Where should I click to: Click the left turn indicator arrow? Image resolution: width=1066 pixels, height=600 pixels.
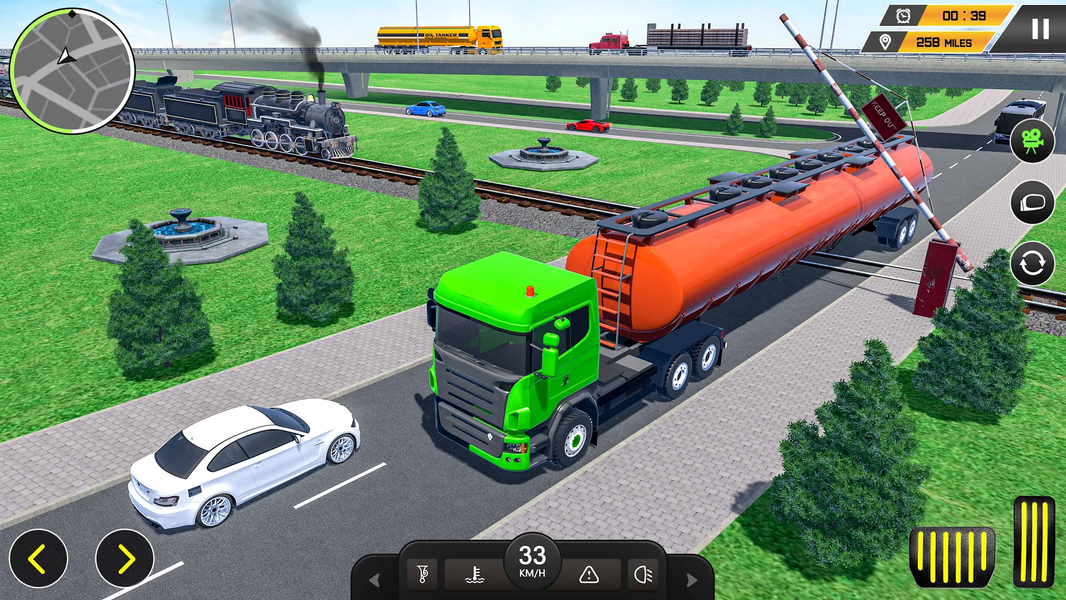(x=374, y=580)
